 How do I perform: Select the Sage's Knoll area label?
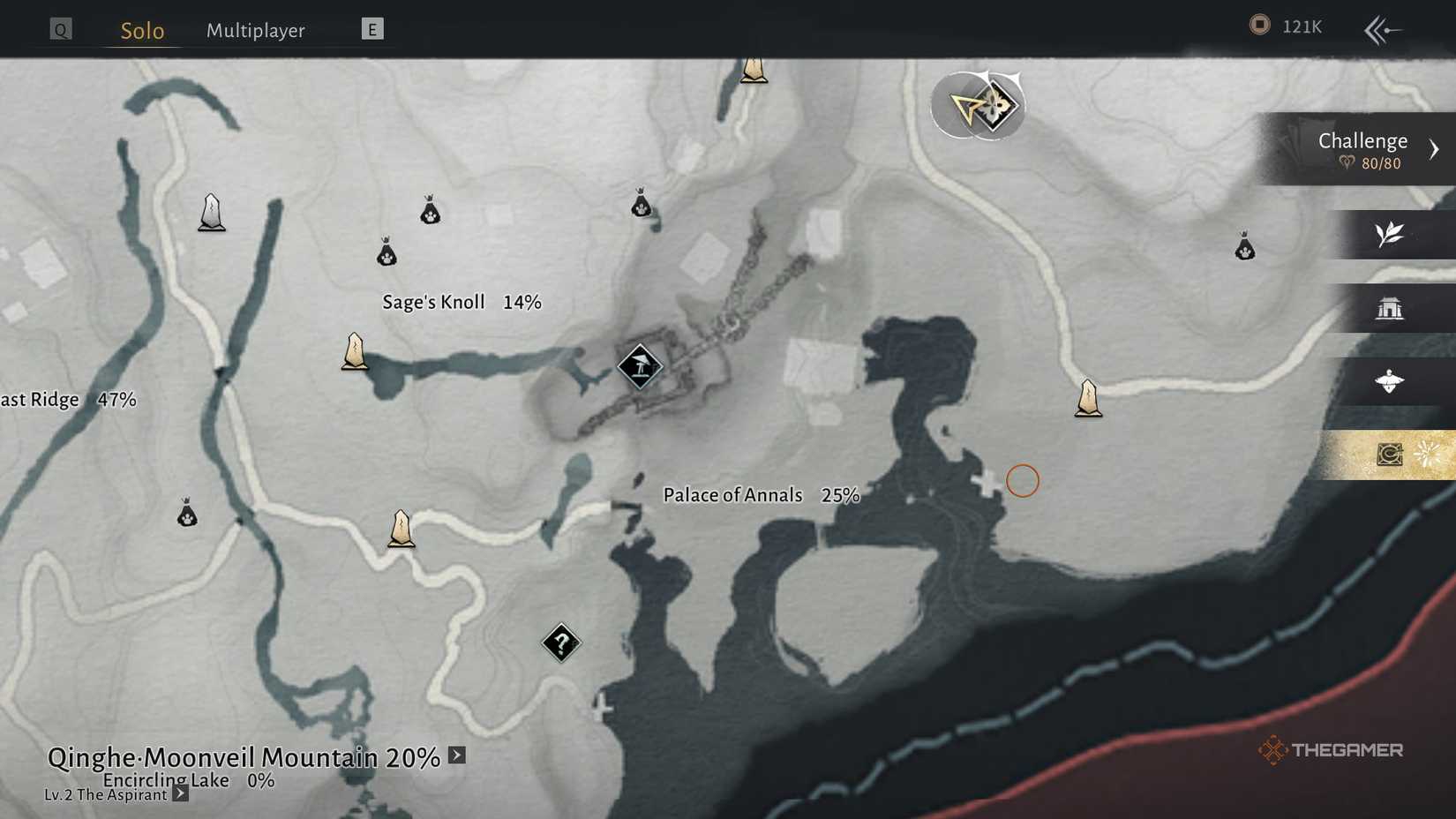pyautogui.click(x=433, y=302)
